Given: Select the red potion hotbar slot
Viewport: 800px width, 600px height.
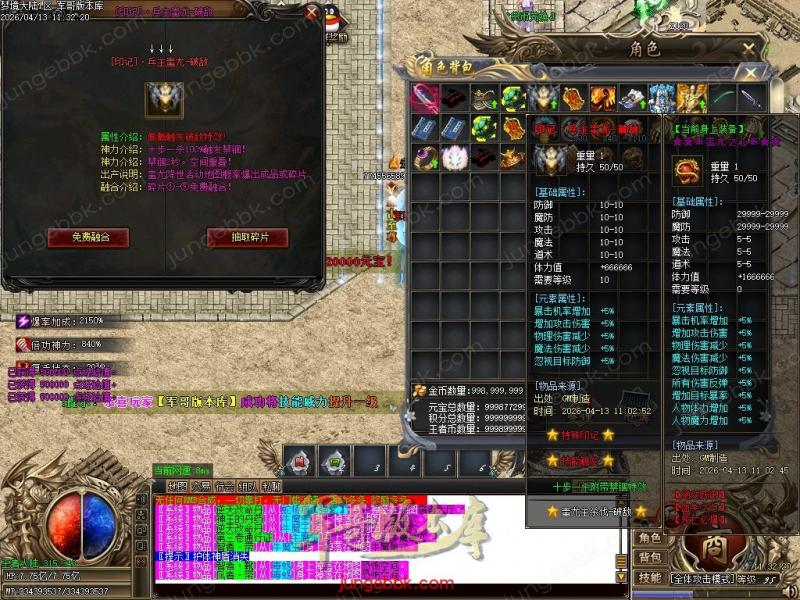Looking at the screenshot, I should (x=299, y=461).
